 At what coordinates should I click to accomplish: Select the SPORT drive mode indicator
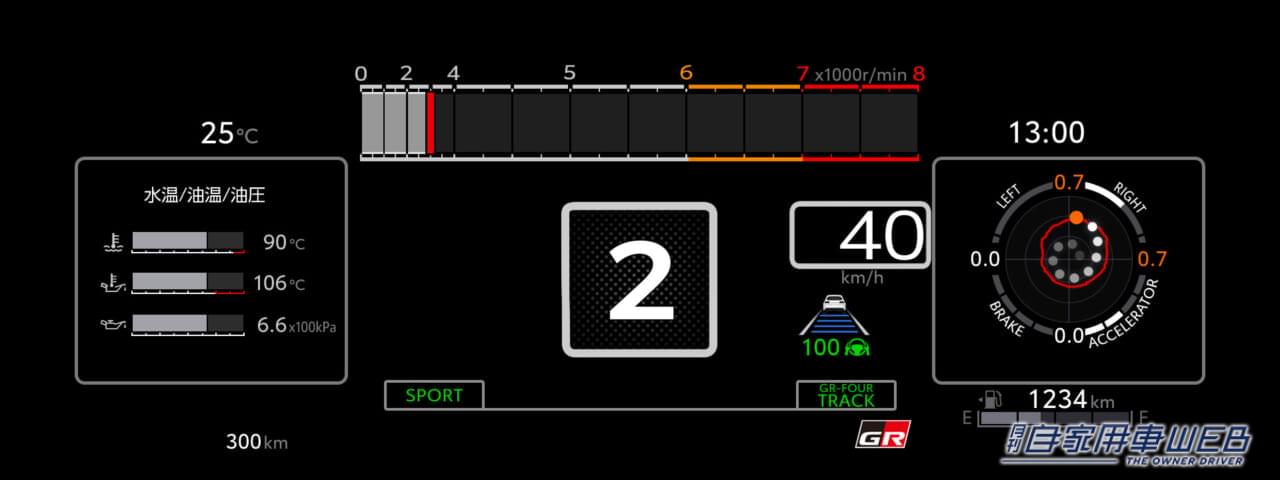(x=434, y=395)
